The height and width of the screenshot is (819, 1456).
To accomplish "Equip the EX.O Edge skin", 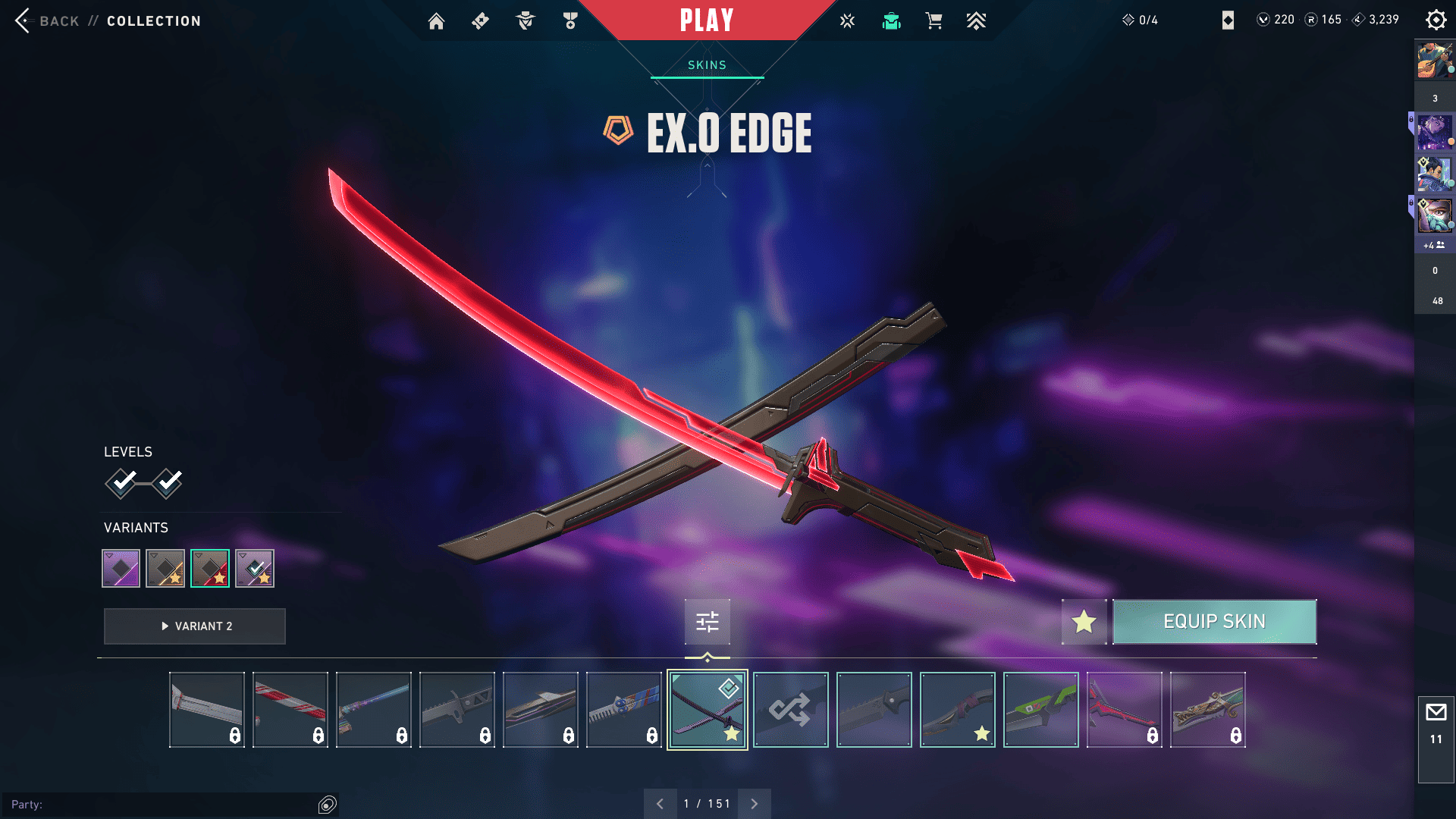I will [x=1214, y=622].
